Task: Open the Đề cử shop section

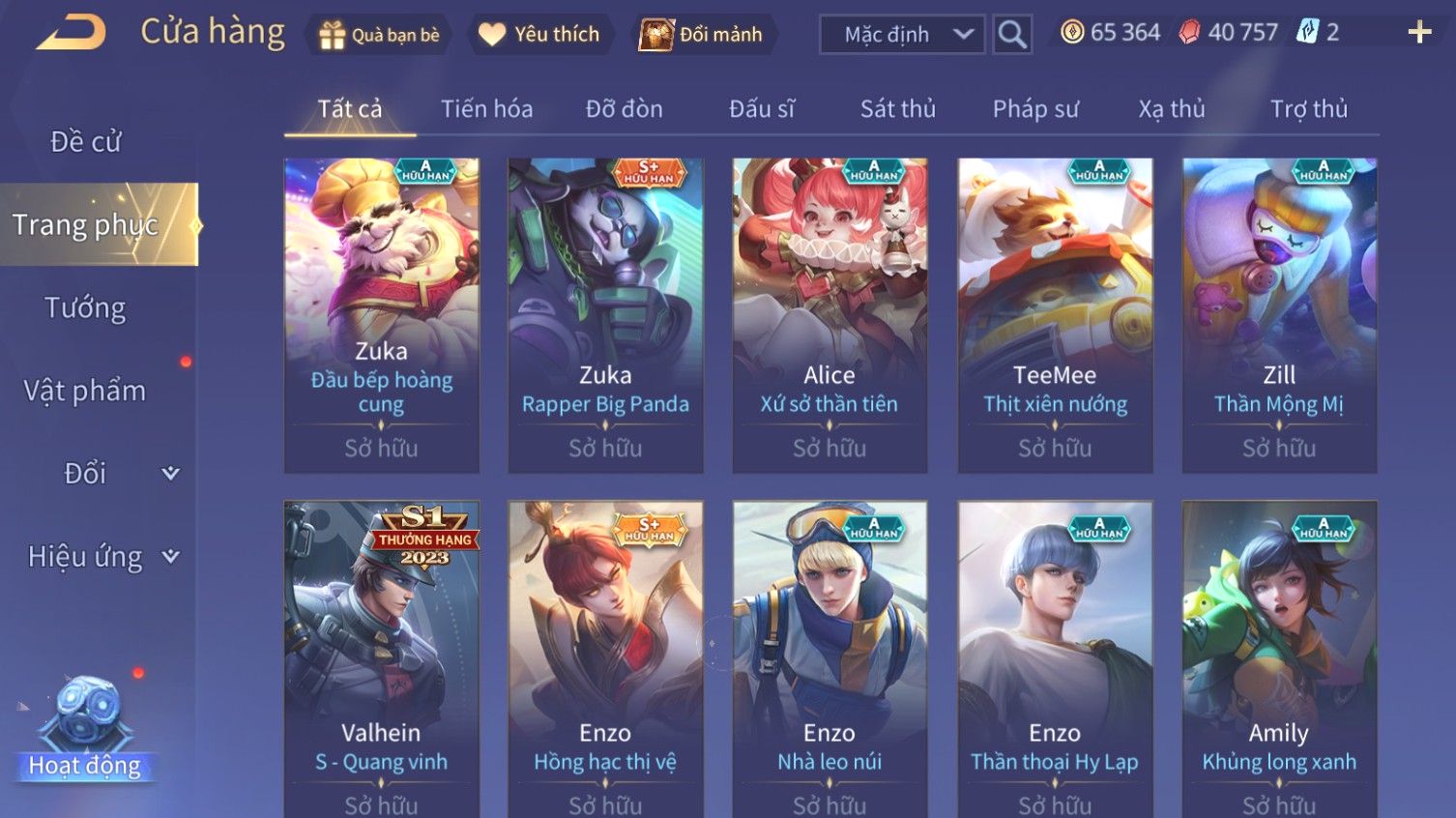Action: 86,142
